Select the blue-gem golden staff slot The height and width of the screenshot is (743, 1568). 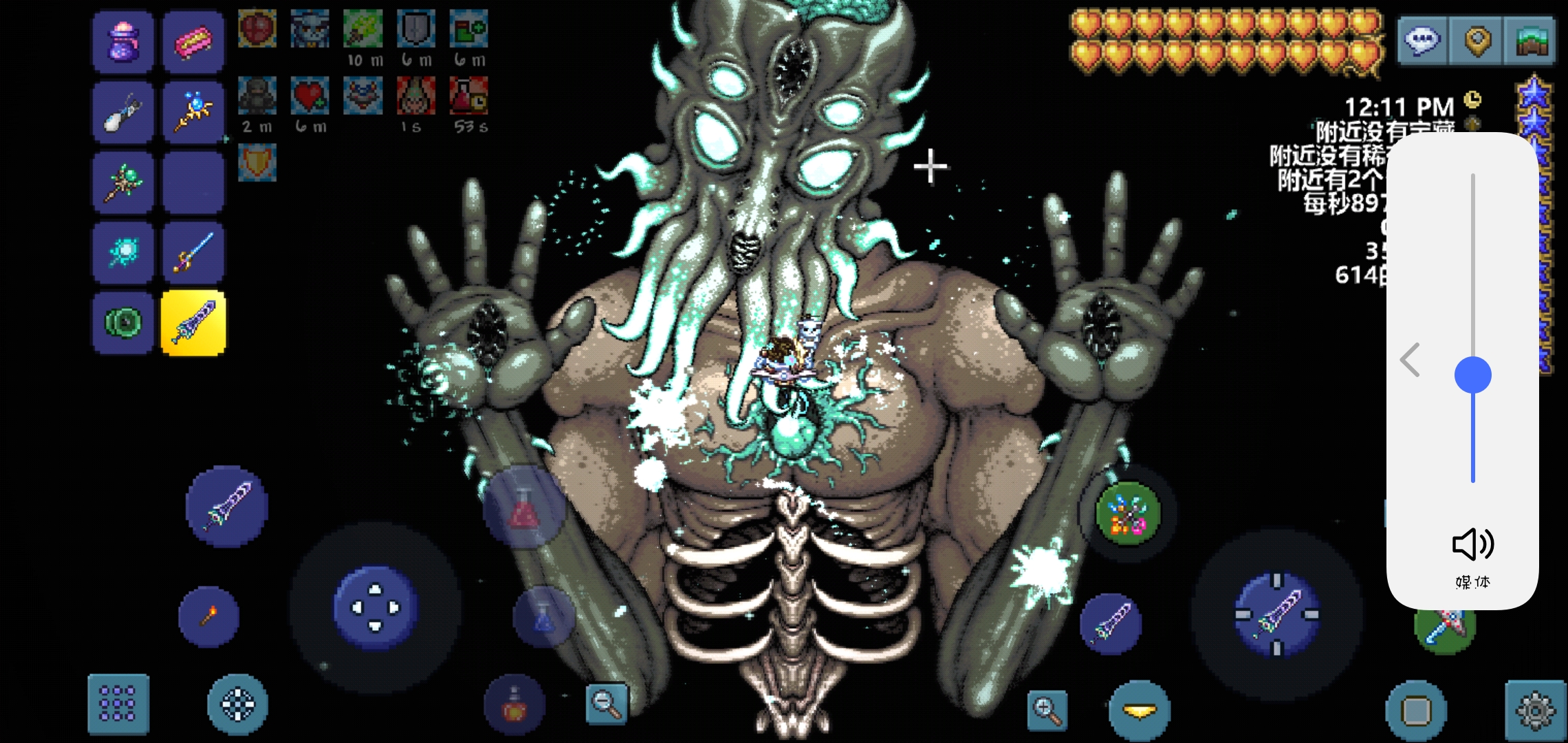[193, 112]
